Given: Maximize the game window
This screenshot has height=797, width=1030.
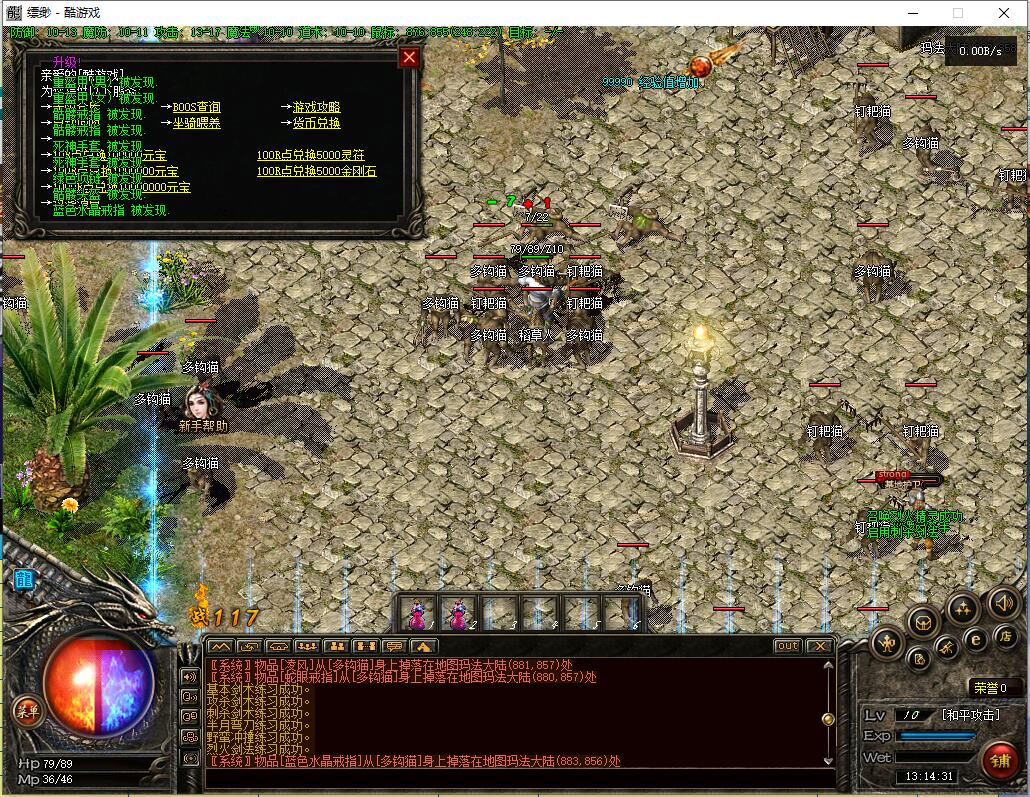Looking at the screenshot, I should pos(957,13).
